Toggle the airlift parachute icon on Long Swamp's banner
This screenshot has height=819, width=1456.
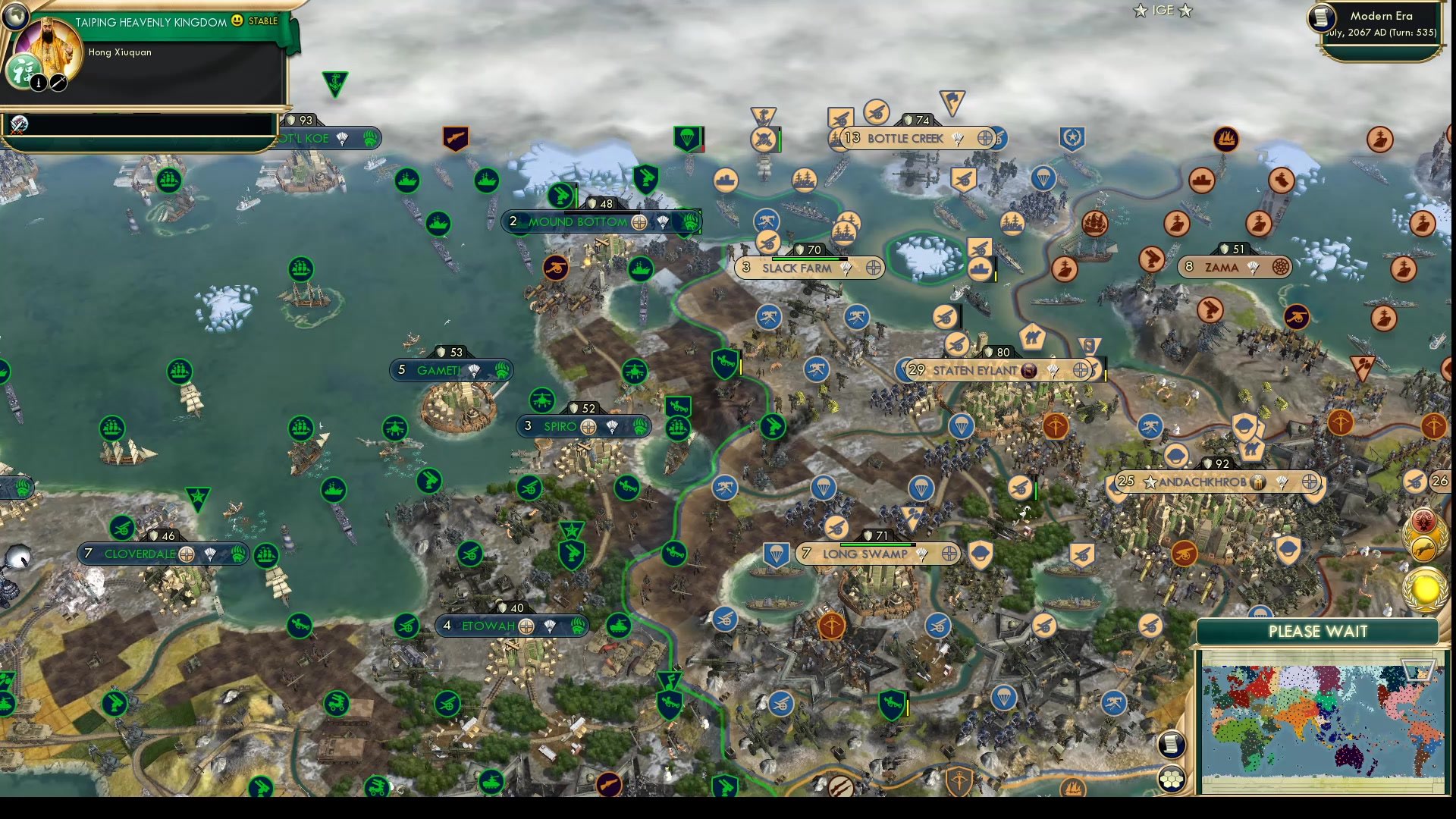920,554
